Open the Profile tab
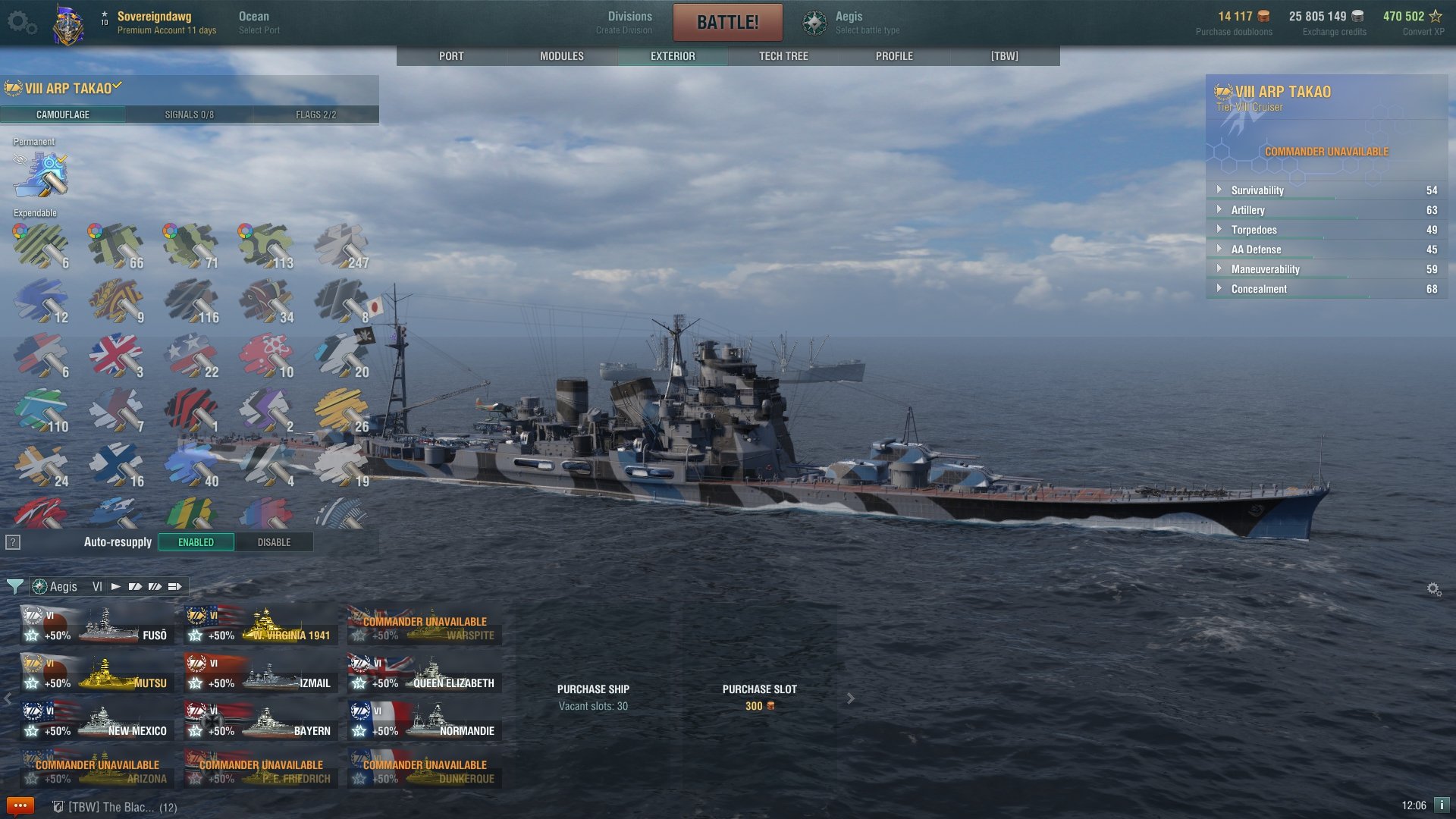1456x819 pixels. [894, 56]
